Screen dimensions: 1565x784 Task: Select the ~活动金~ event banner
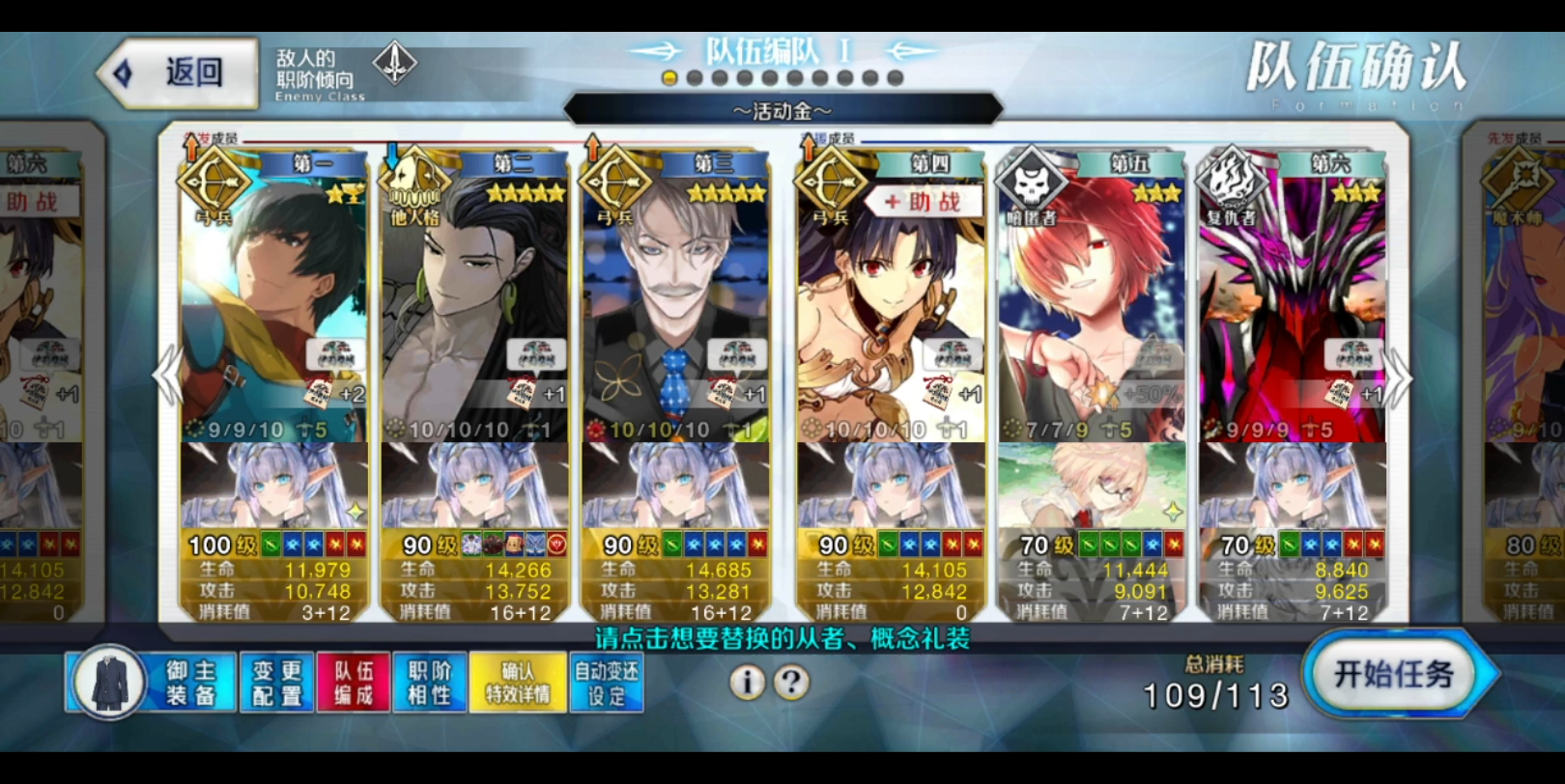[x=782, y=109]
